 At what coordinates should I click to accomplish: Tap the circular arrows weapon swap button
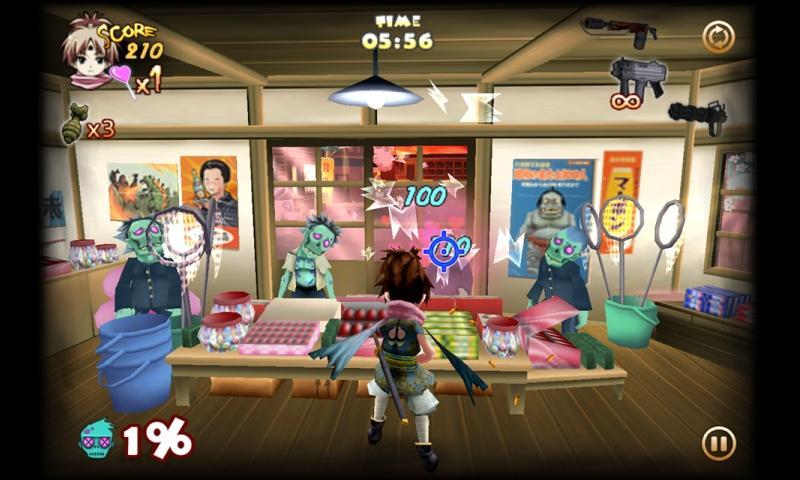tap(718, 38)
